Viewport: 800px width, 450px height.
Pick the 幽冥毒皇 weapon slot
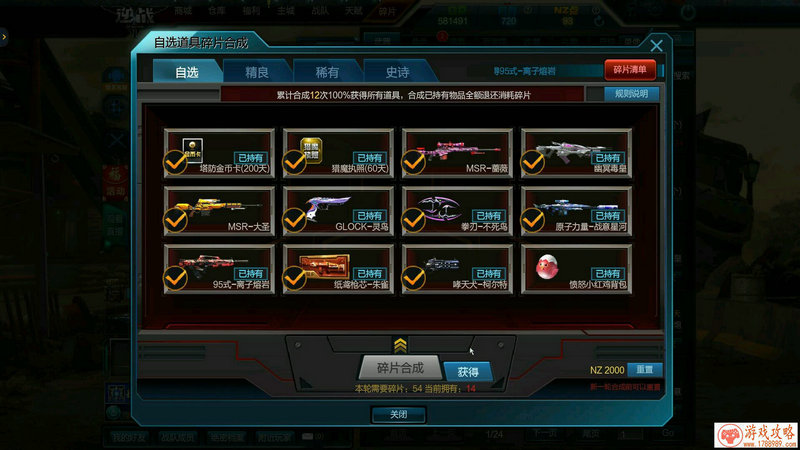click(x=576, y=152)
